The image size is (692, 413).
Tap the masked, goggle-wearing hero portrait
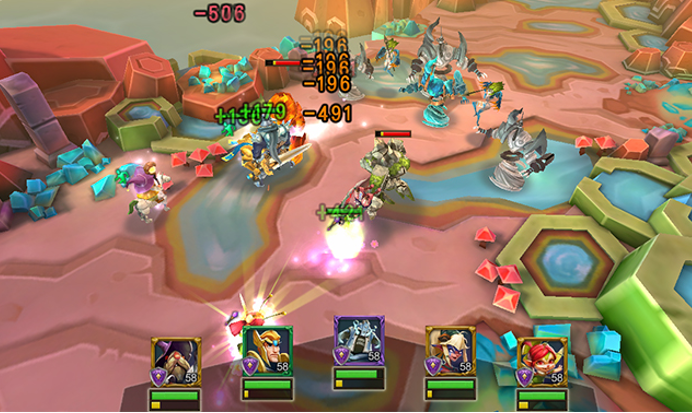click(x=446, y=350)
